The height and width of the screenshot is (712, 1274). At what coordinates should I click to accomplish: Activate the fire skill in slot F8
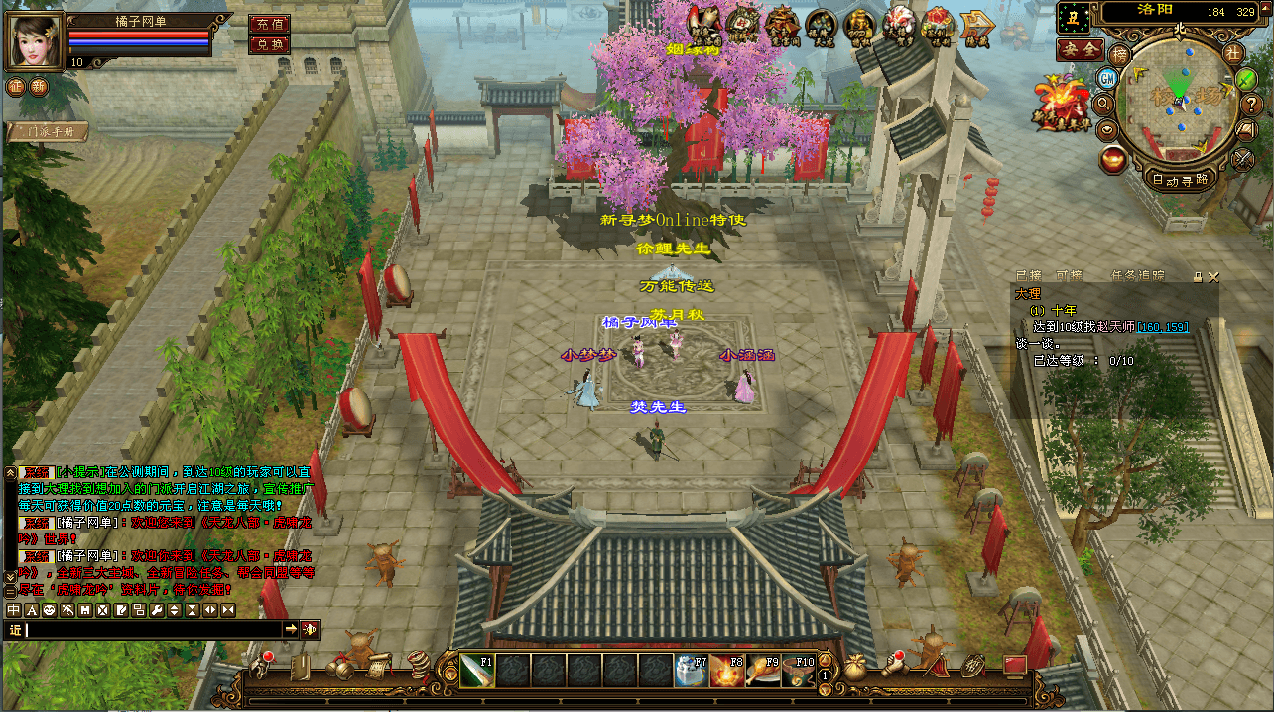(727, 670)
